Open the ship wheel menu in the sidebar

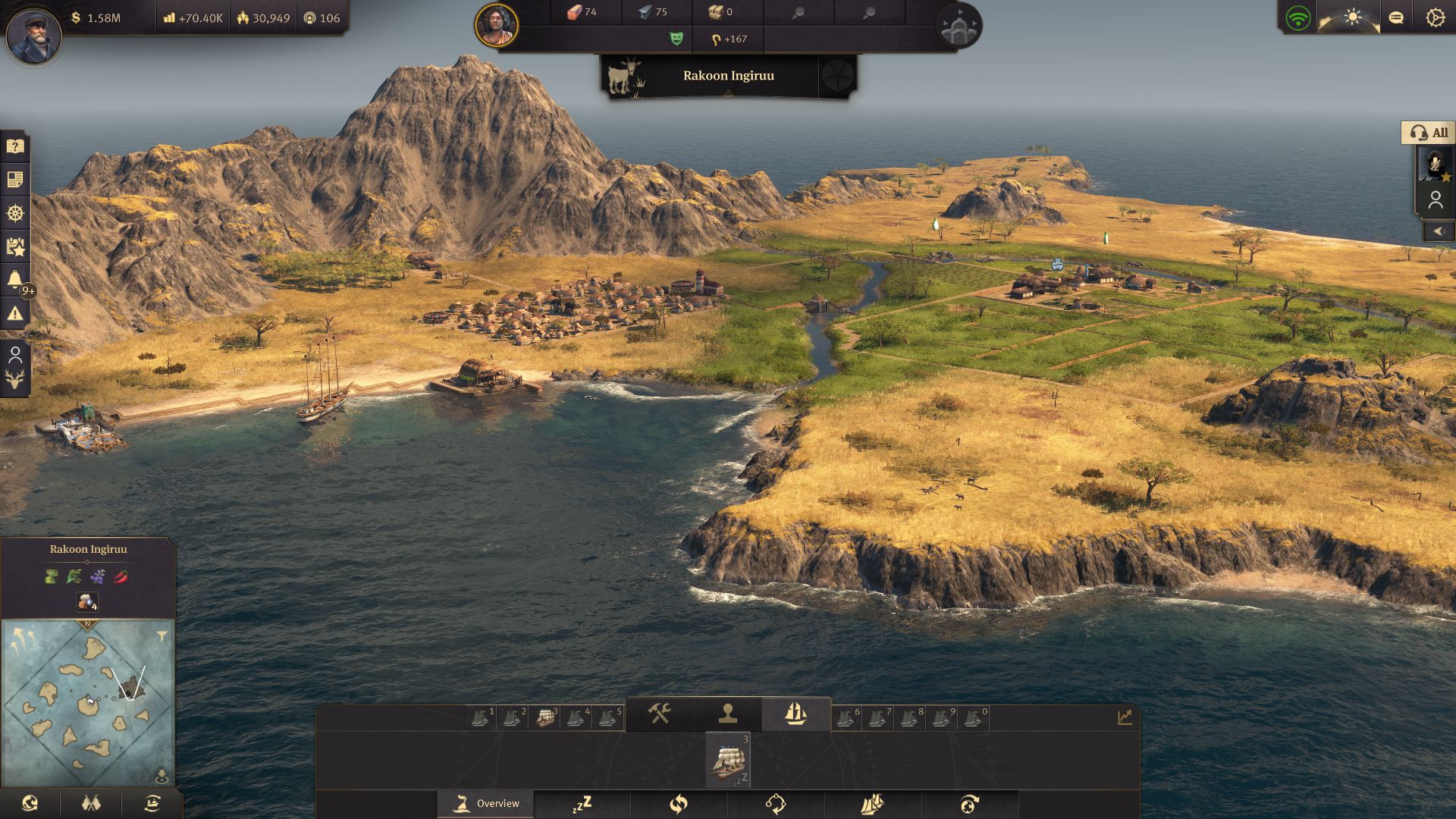15,215
